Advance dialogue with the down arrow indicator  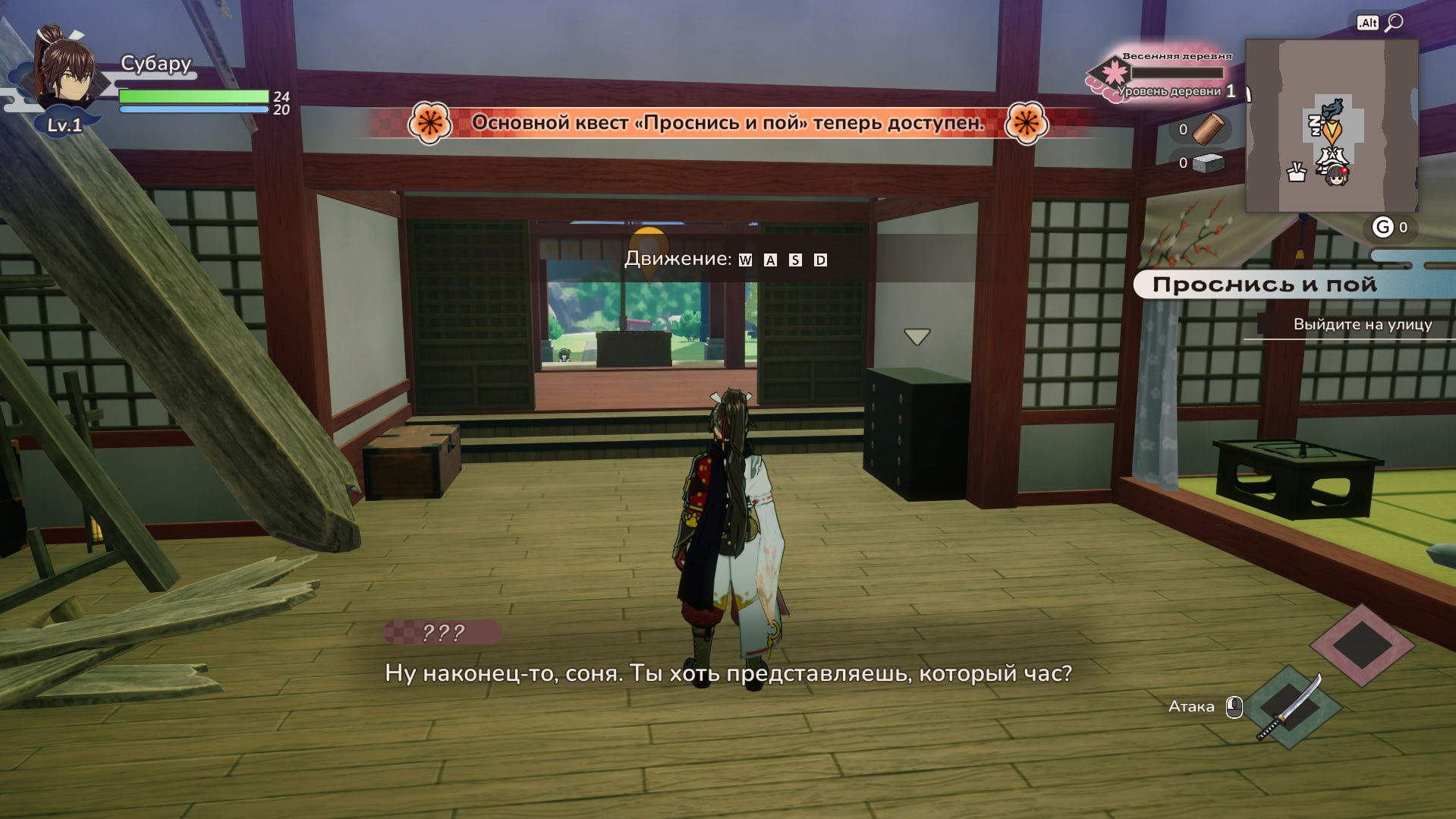point(917,336)
